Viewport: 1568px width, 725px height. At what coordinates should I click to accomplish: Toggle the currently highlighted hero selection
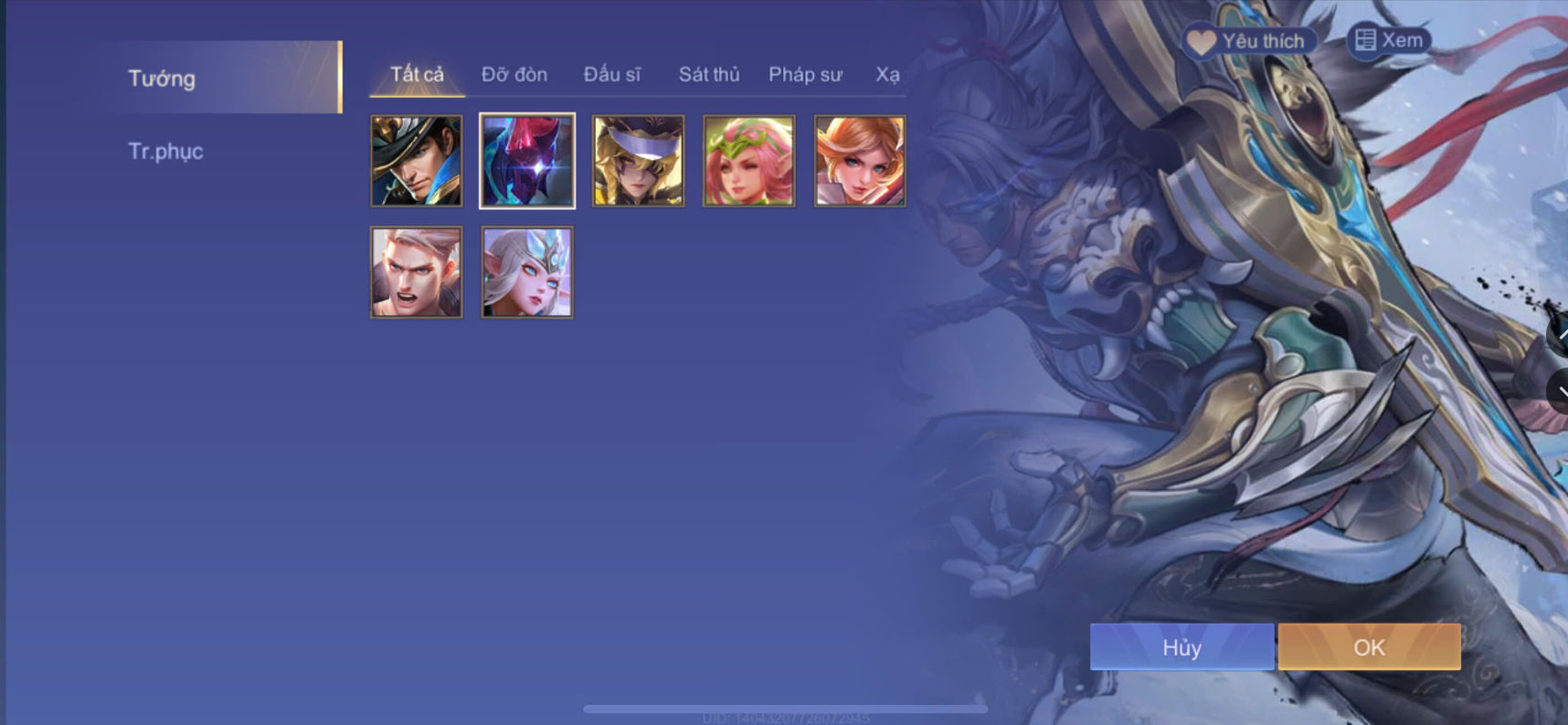[x=527, y=161]
